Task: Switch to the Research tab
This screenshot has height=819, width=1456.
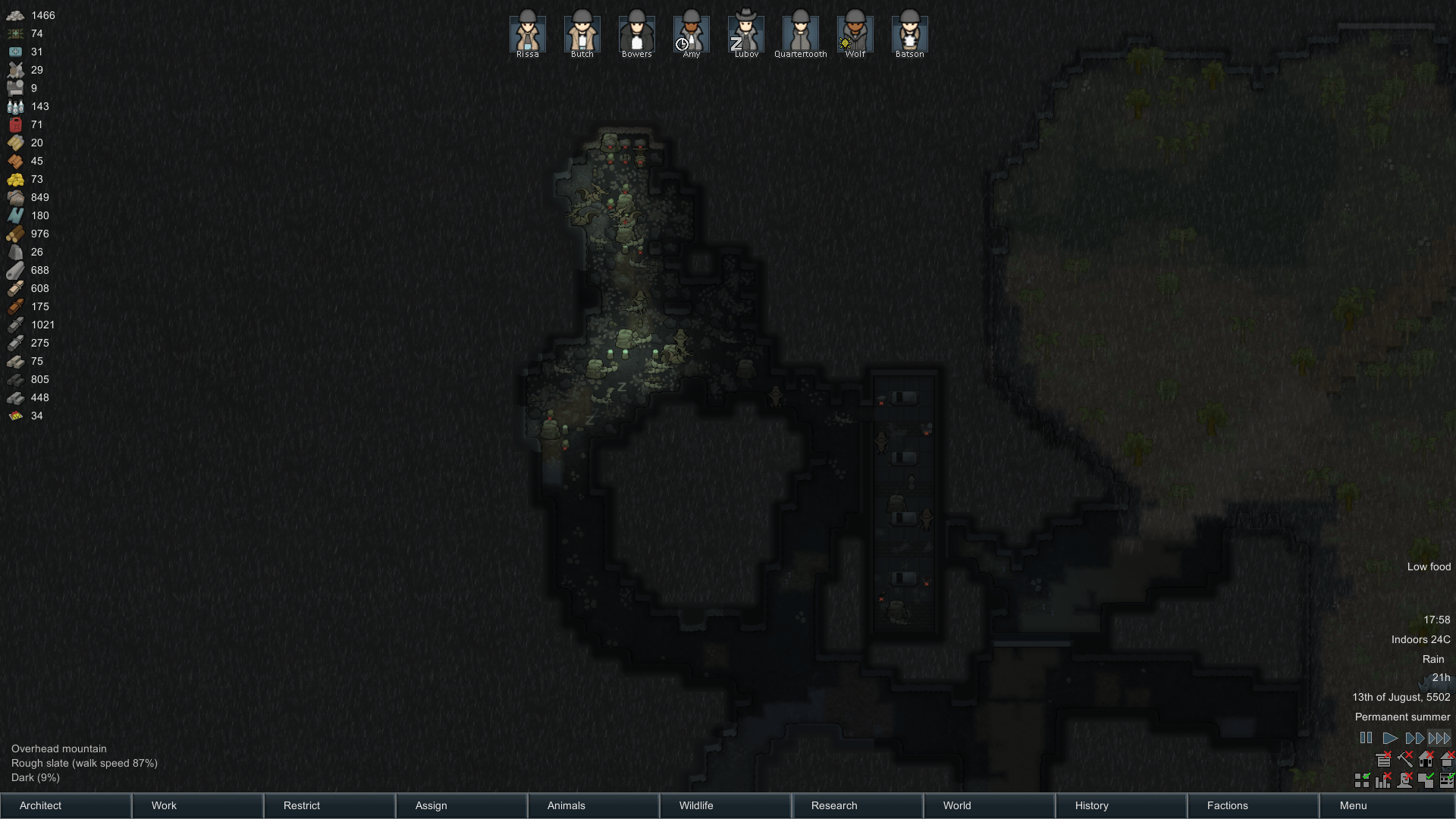Action: click(833, 805)
